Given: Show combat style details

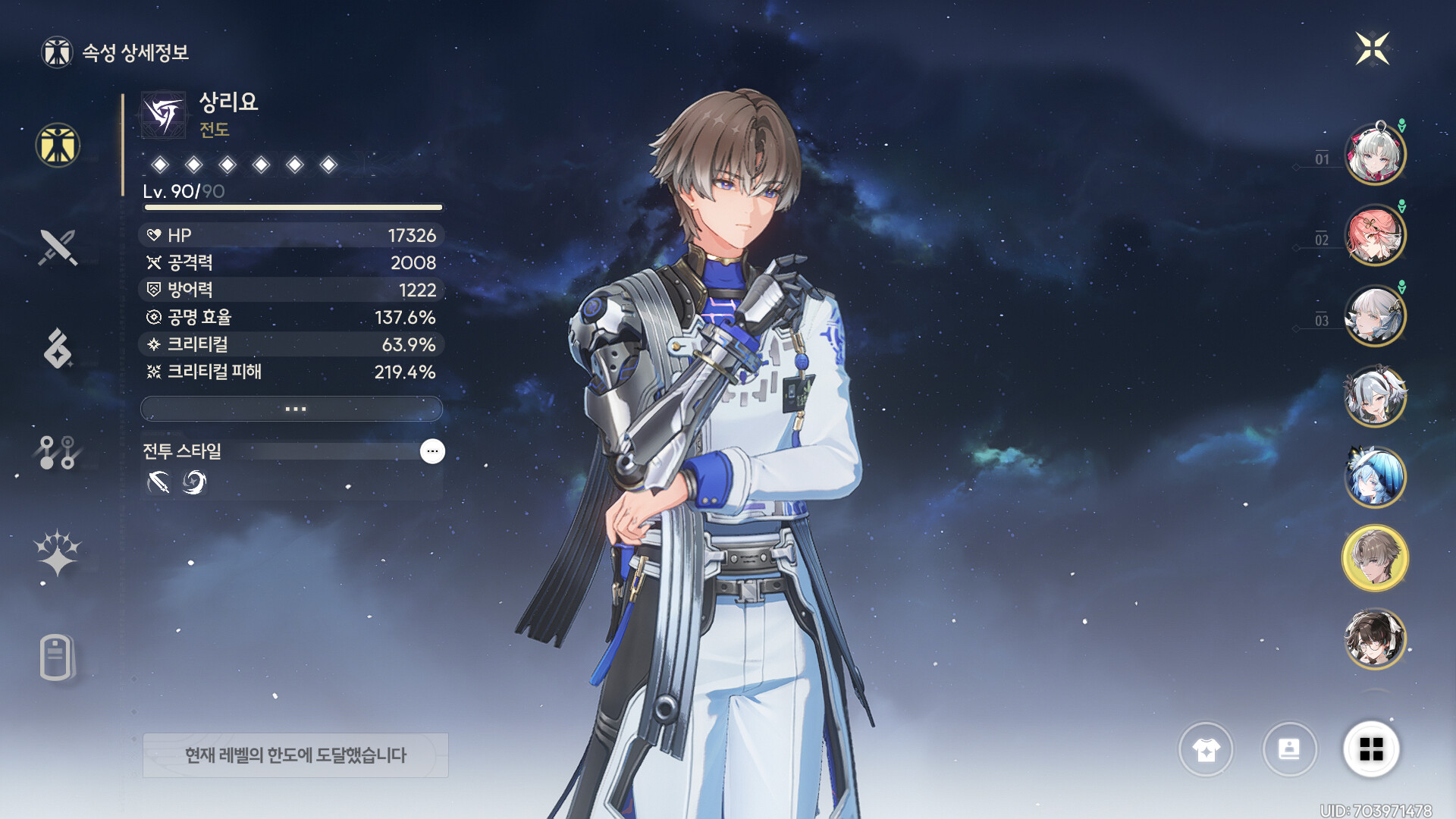Looking at the screenshot, I should [x=432, y=451].
